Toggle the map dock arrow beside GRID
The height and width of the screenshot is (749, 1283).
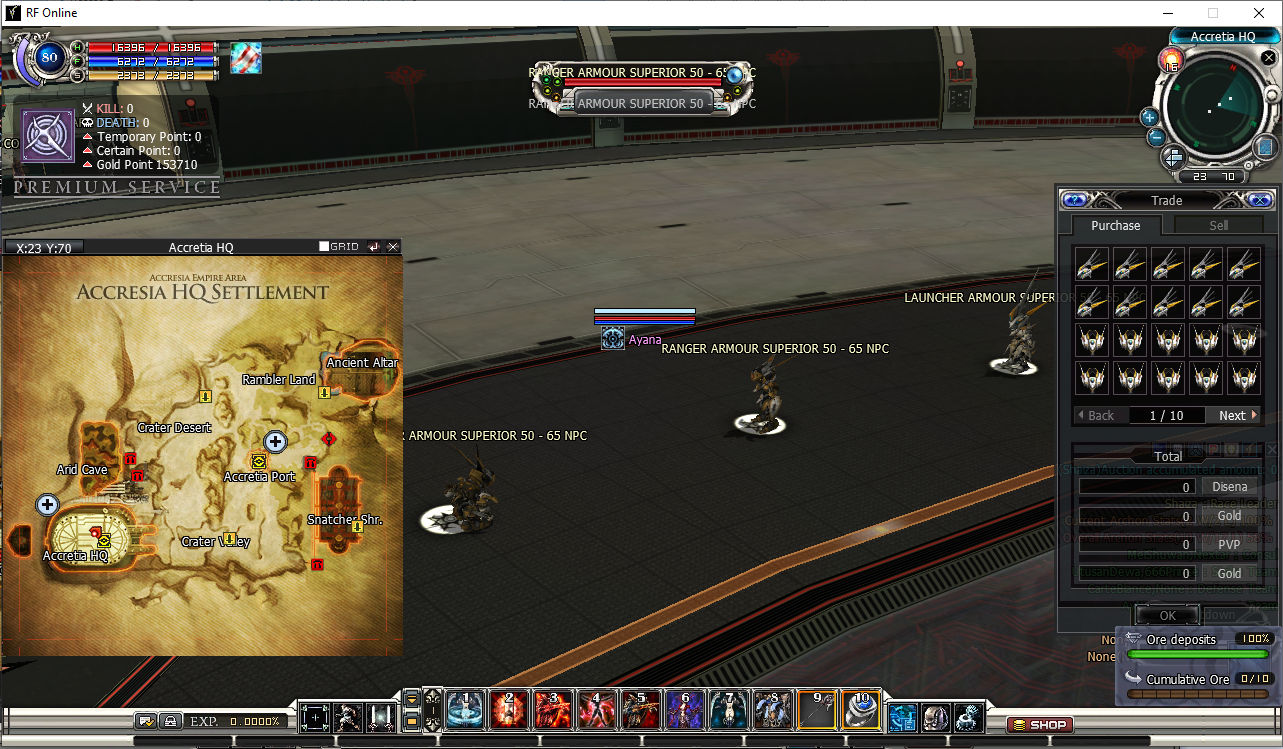click(373, 247)
